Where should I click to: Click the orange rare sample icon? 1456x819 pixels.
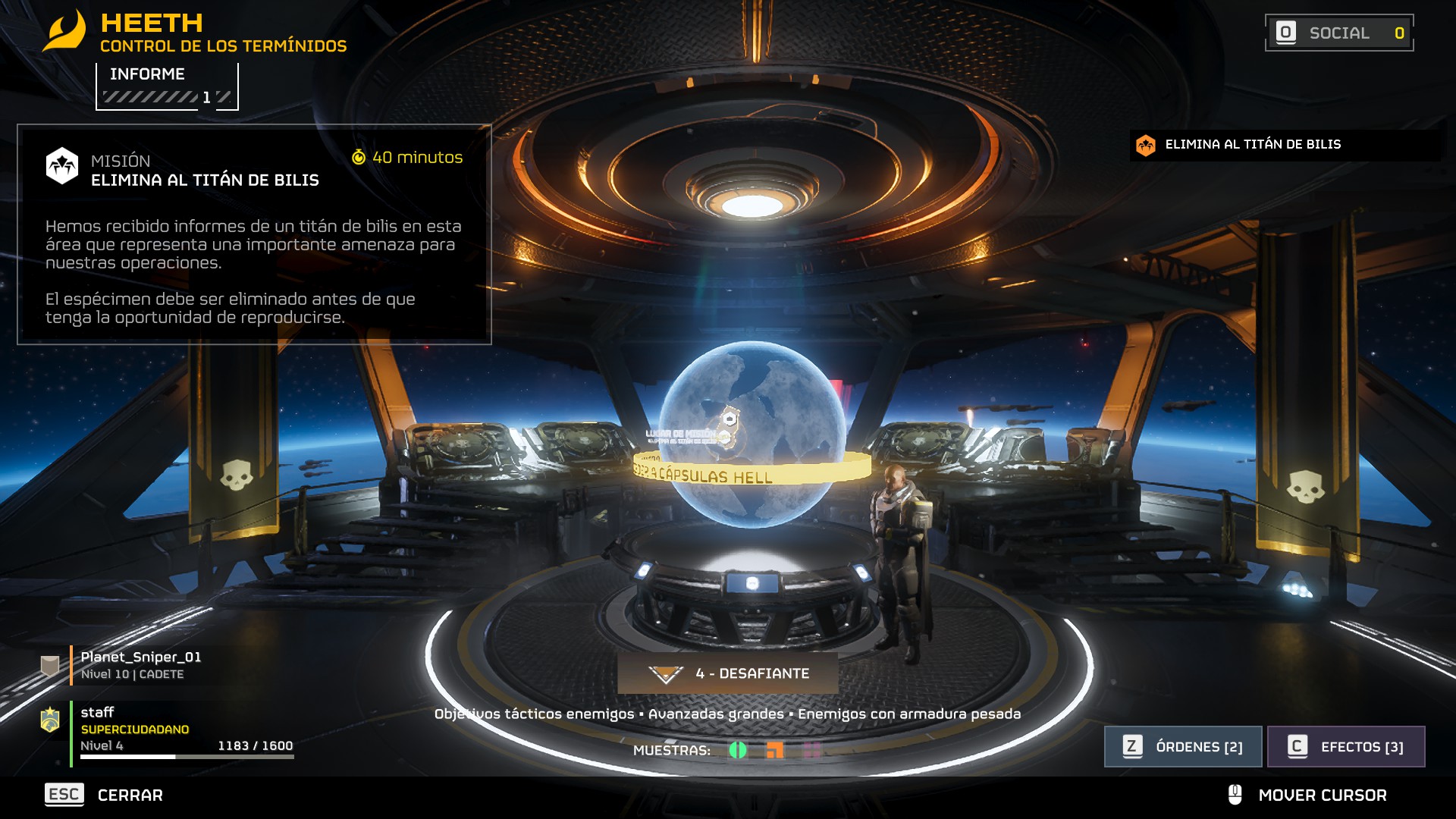click(774, 750)
